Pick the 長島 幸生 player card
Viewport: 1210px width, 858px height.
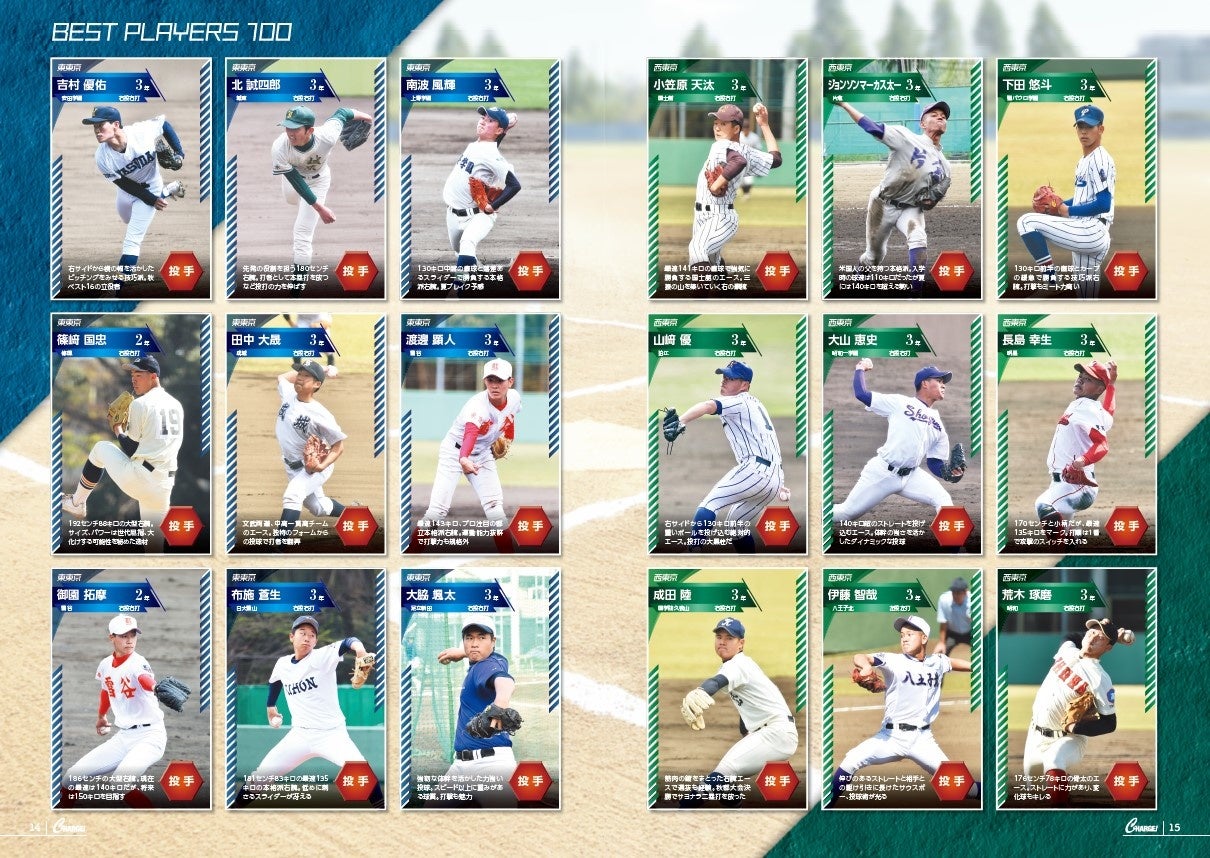coord(1076,434)
